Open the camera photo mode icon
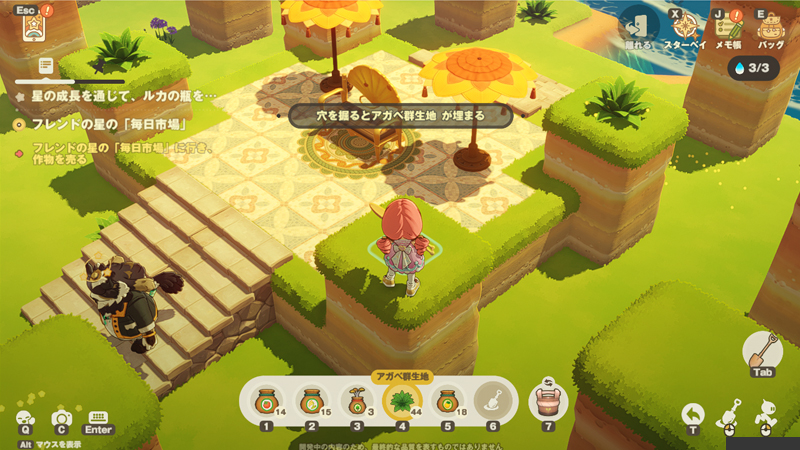The height and width of the screenshot is (450, 800). [62, 420]
